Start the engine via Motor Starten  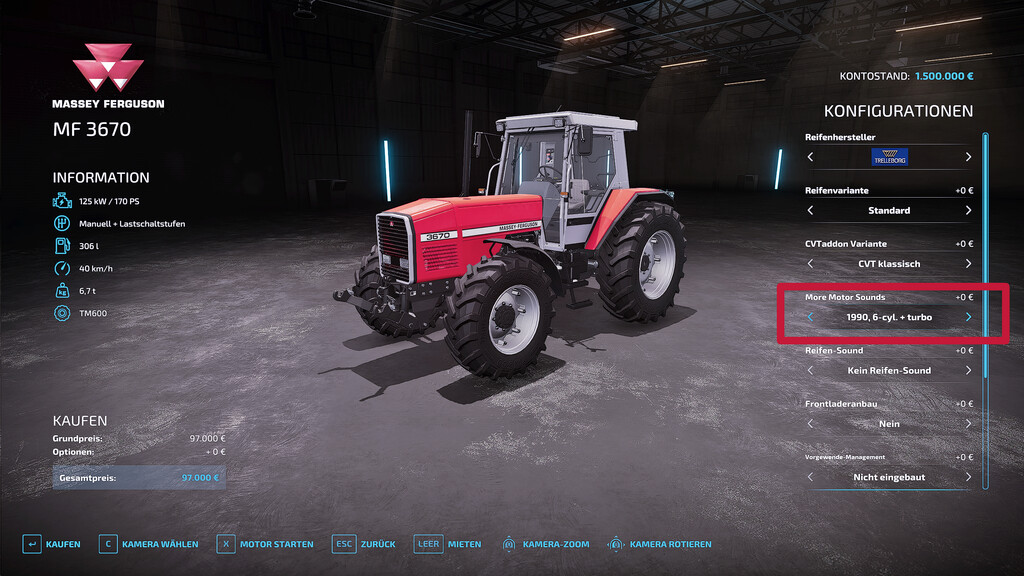pos(265,544)
